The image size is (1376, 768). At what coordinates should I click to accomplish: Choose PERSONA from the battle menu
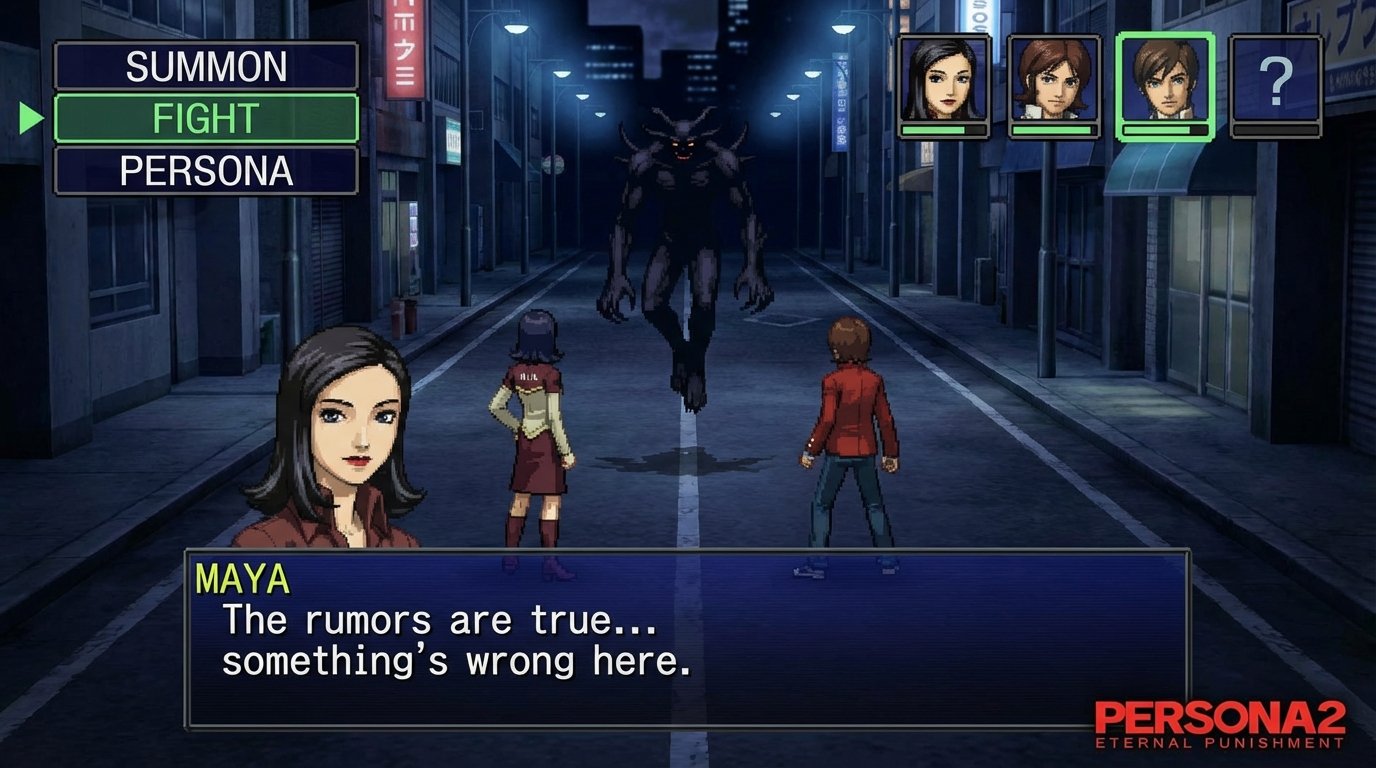click(204, 172)
